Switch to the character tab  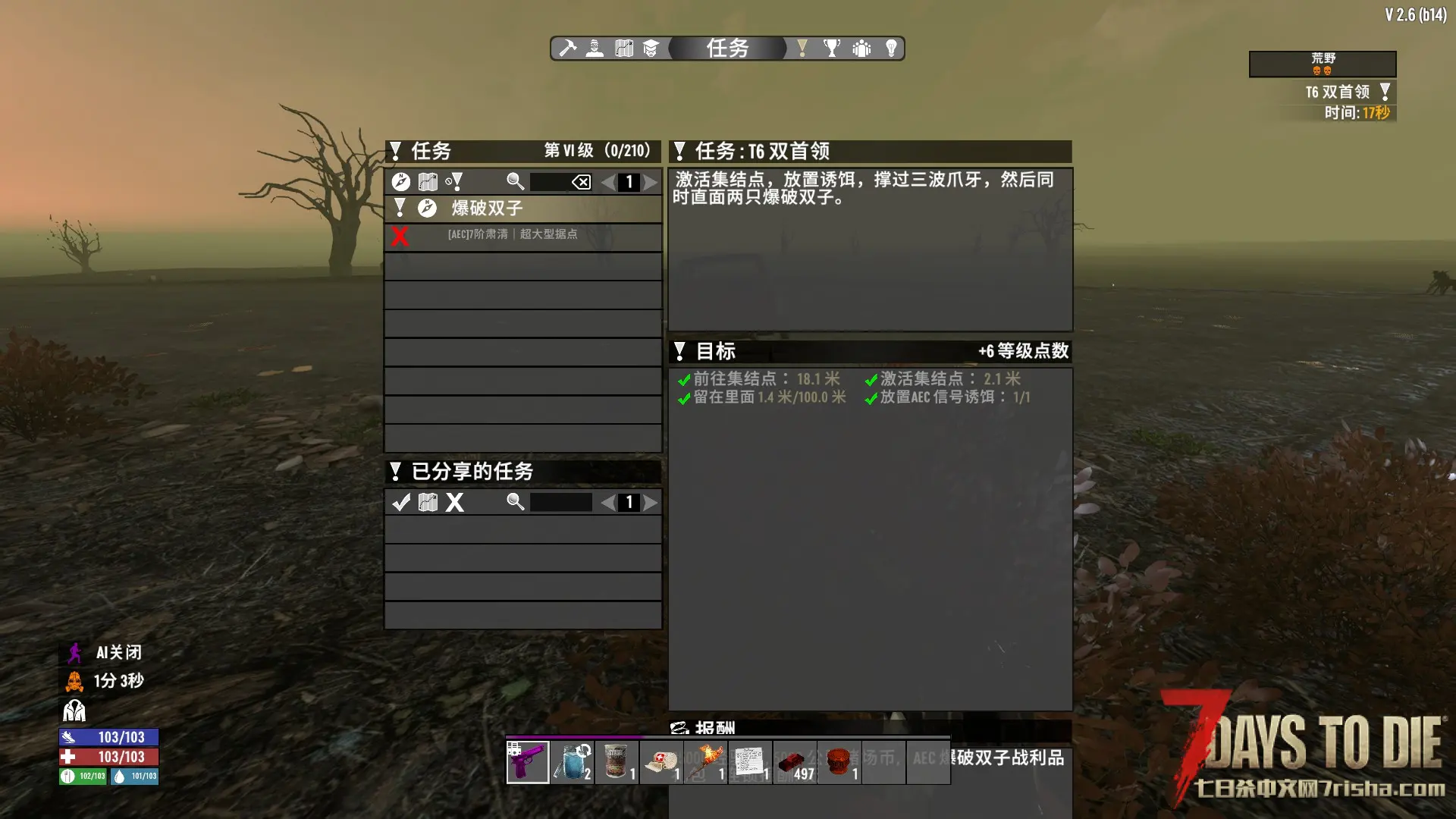click(x=595, y=49)
